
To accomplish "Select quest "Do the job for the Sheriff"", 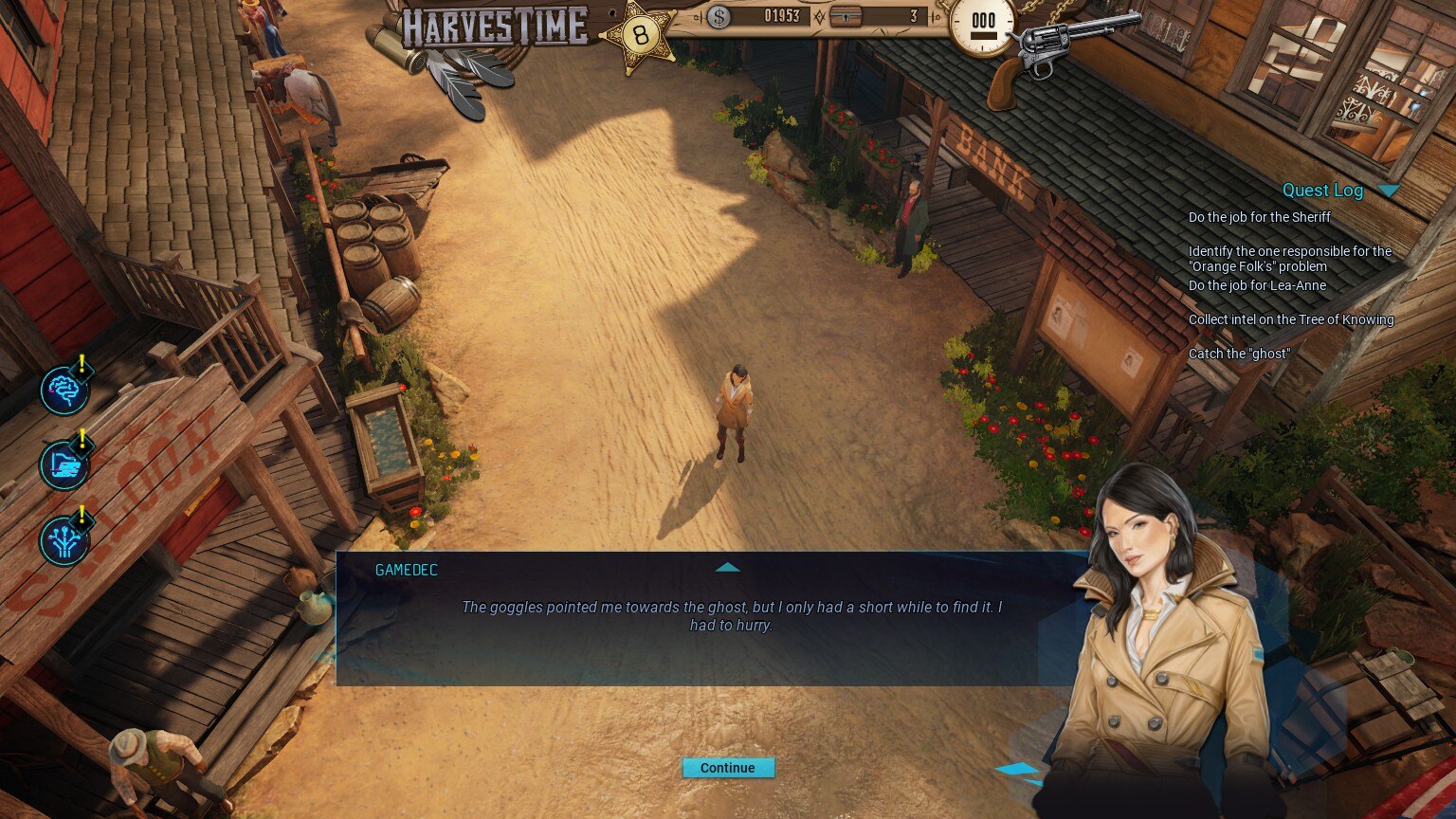I will click(1259, 217).
